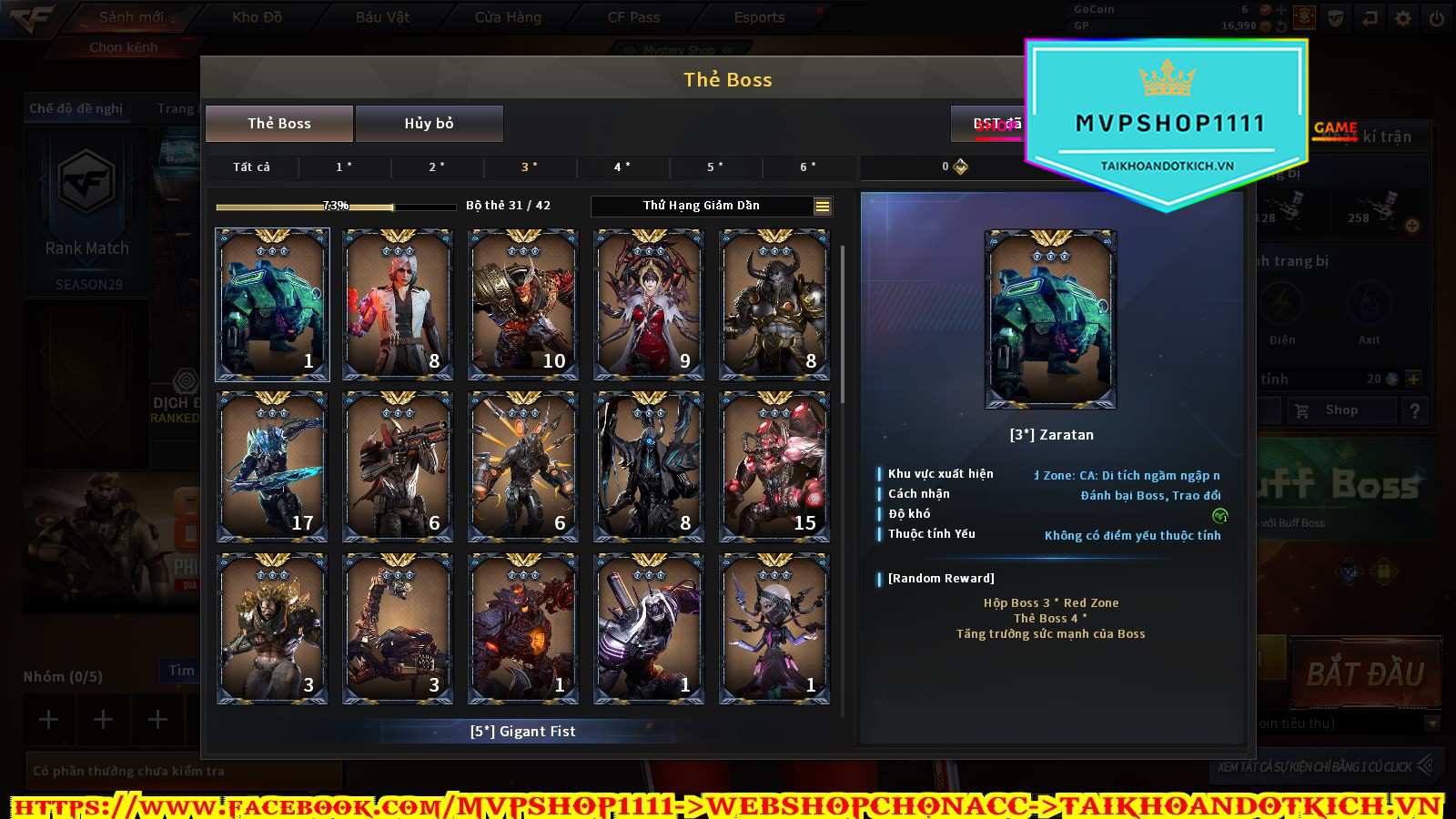Switch to the Thẻ Boss tab
Screen dimensions: 1456x819
coord(279,124)
